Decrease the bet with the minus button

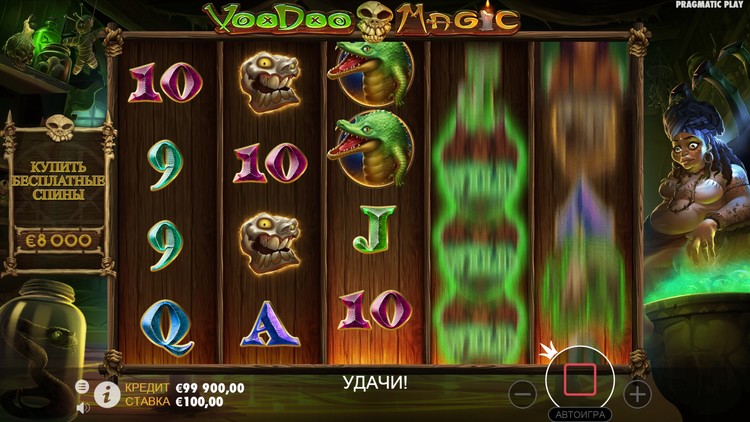(x=523, y=393)
